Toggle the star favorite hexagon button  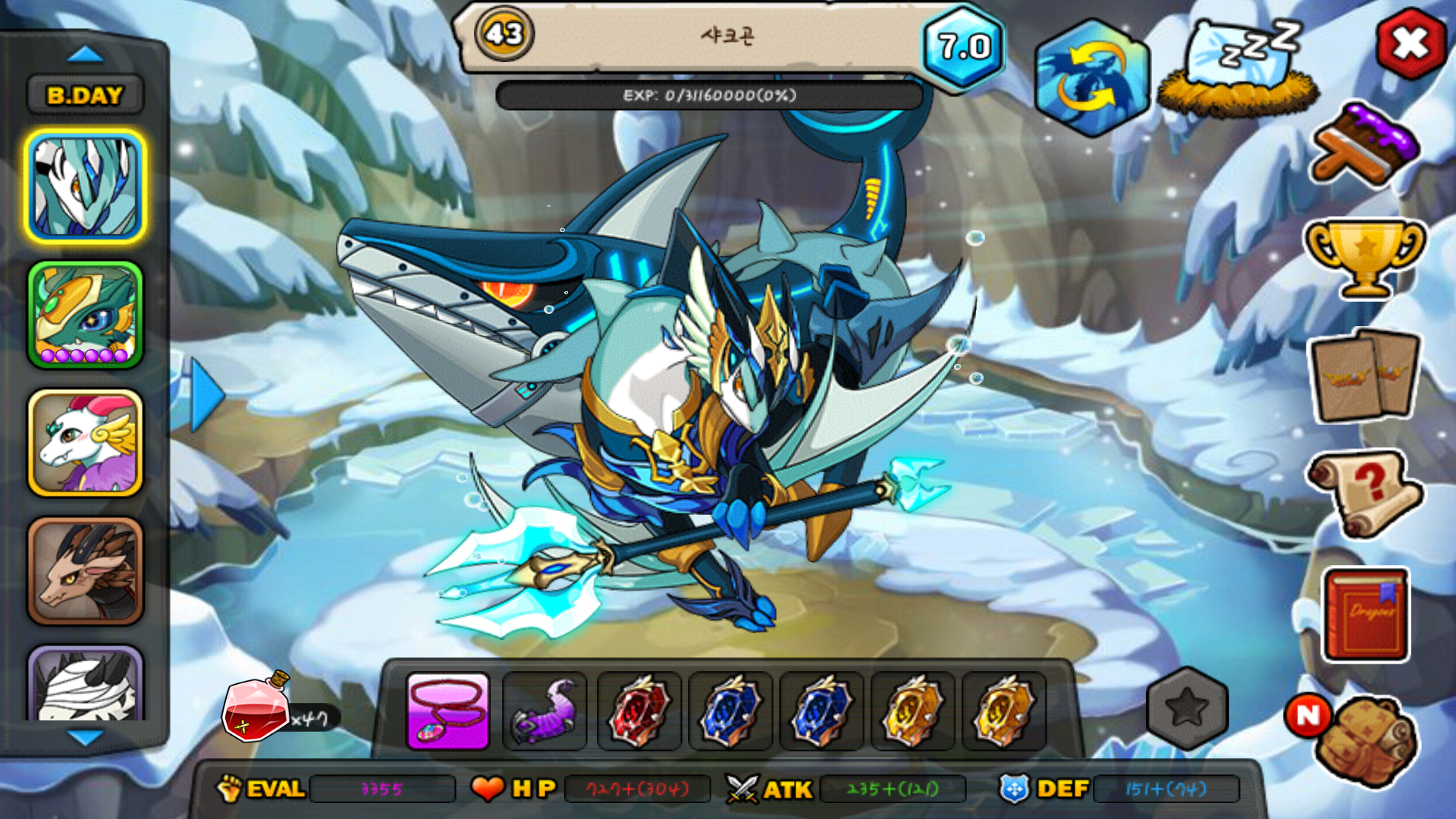[x=1187, y=708]
